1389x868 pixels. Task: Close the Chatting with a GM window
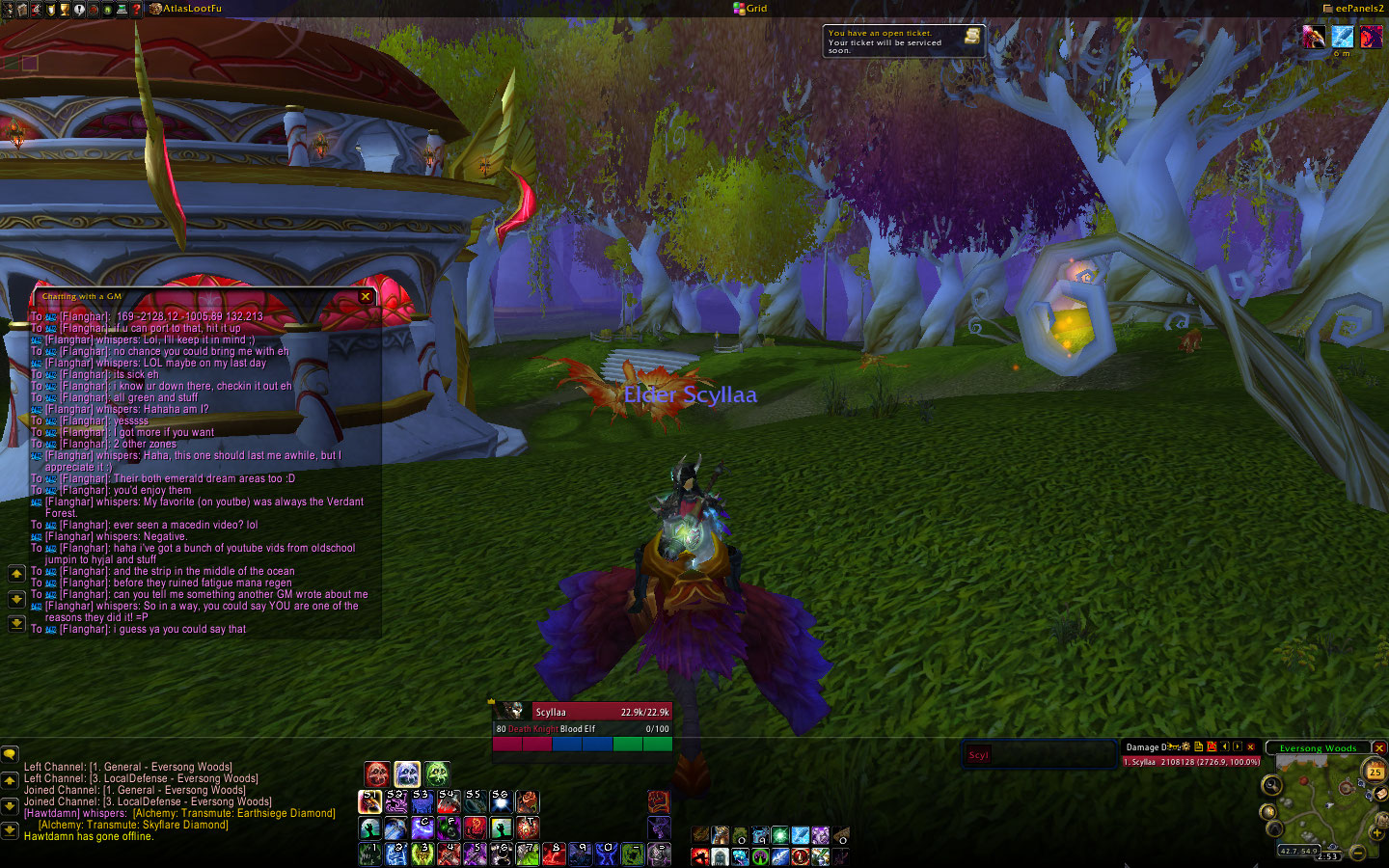click(366, 297)
